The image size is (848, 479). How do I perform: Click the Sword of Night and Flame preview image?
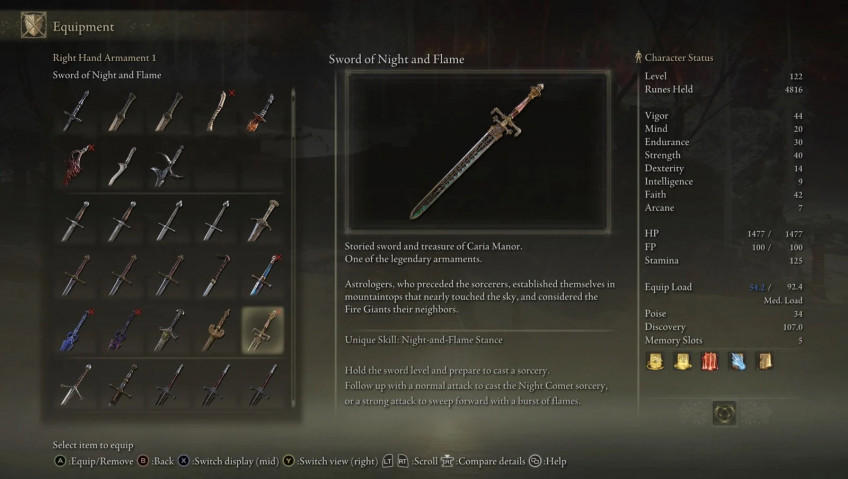479,152
